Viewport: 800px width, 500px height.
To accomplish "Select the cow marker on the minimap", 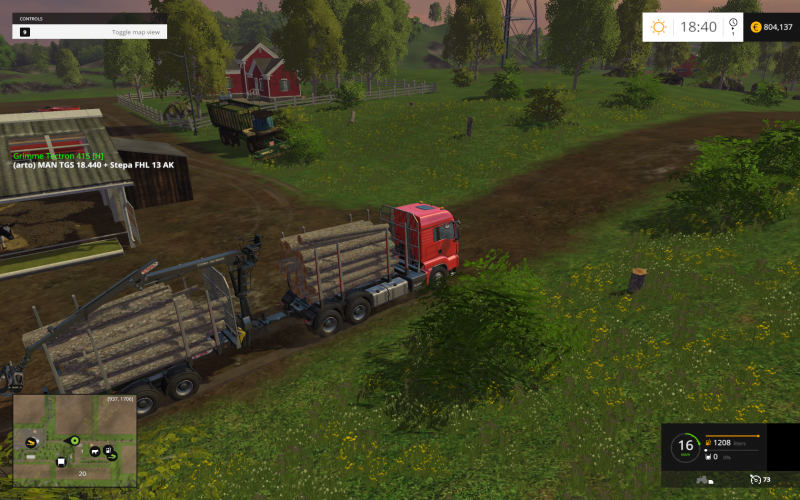I will click(94, 450).
